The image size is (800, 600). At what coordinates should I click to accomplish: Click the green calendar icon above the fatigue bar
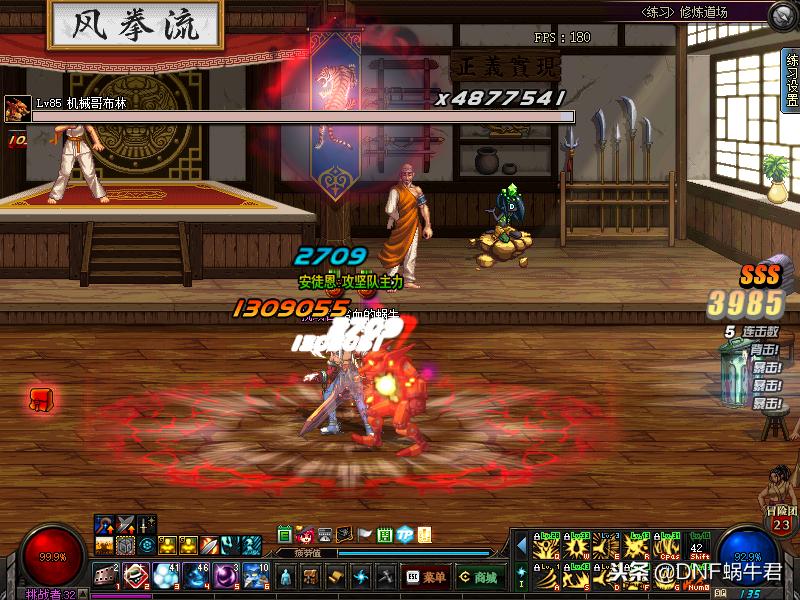click(285, 535)
